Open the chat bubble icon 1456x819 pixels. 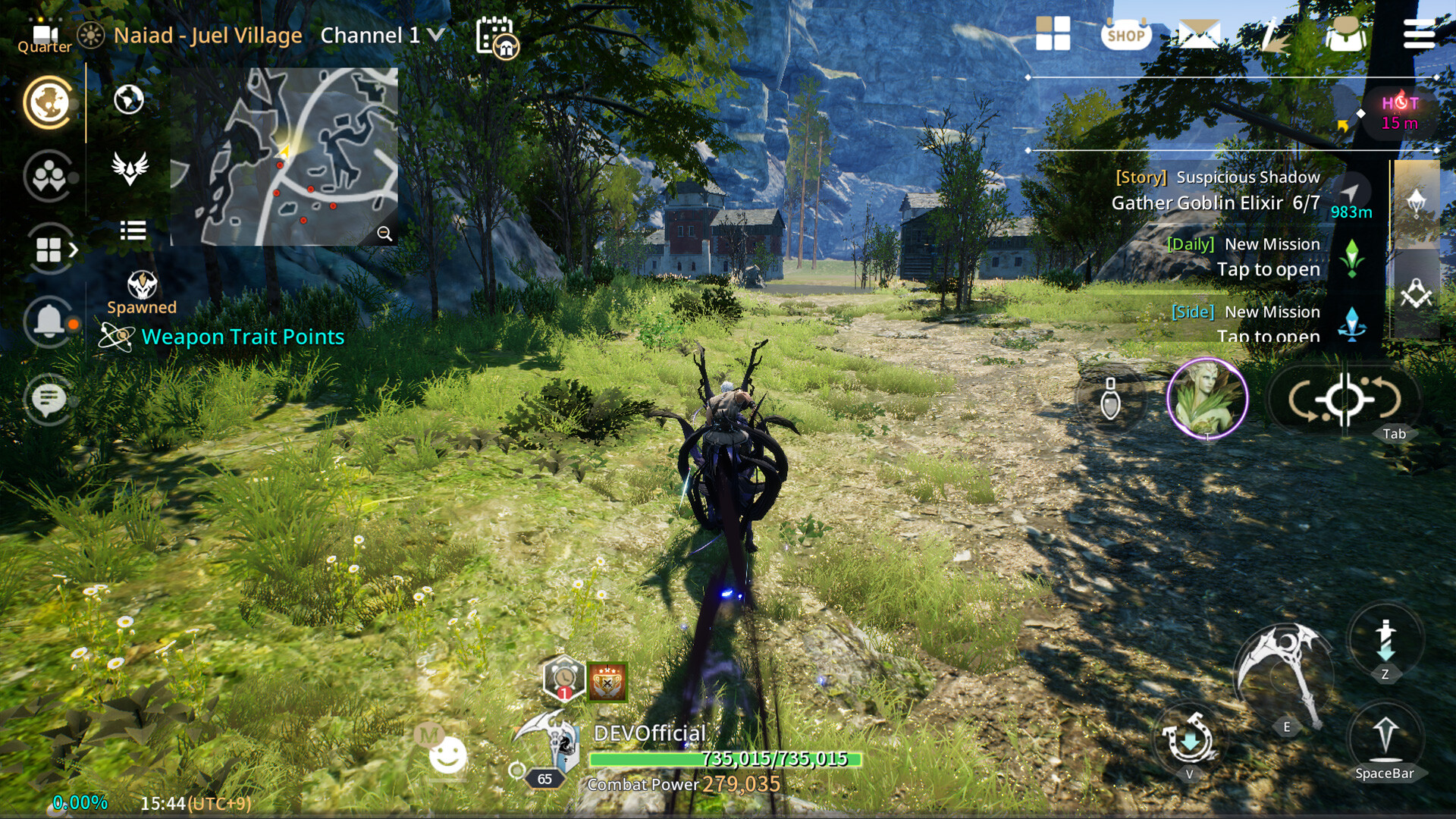[49, 400]
